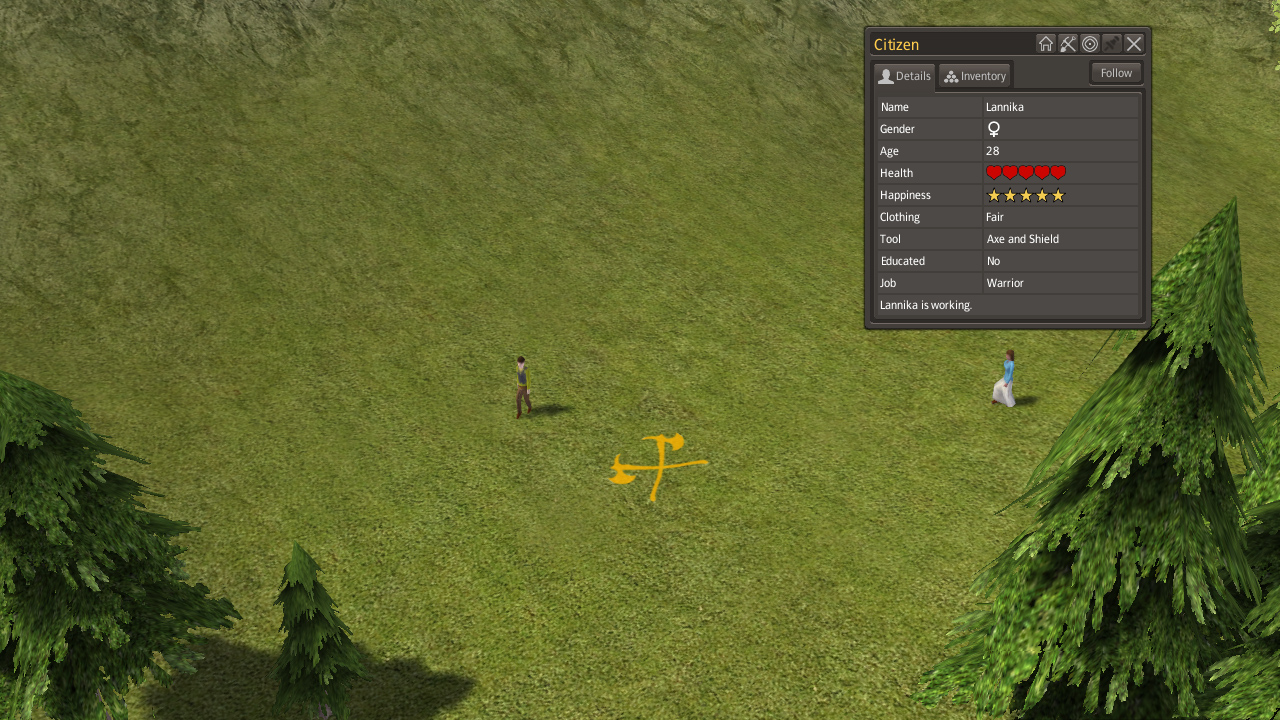Switch to the Inventory tab
The height and width of the screenshot is (720, 1280).
point(975,76)
